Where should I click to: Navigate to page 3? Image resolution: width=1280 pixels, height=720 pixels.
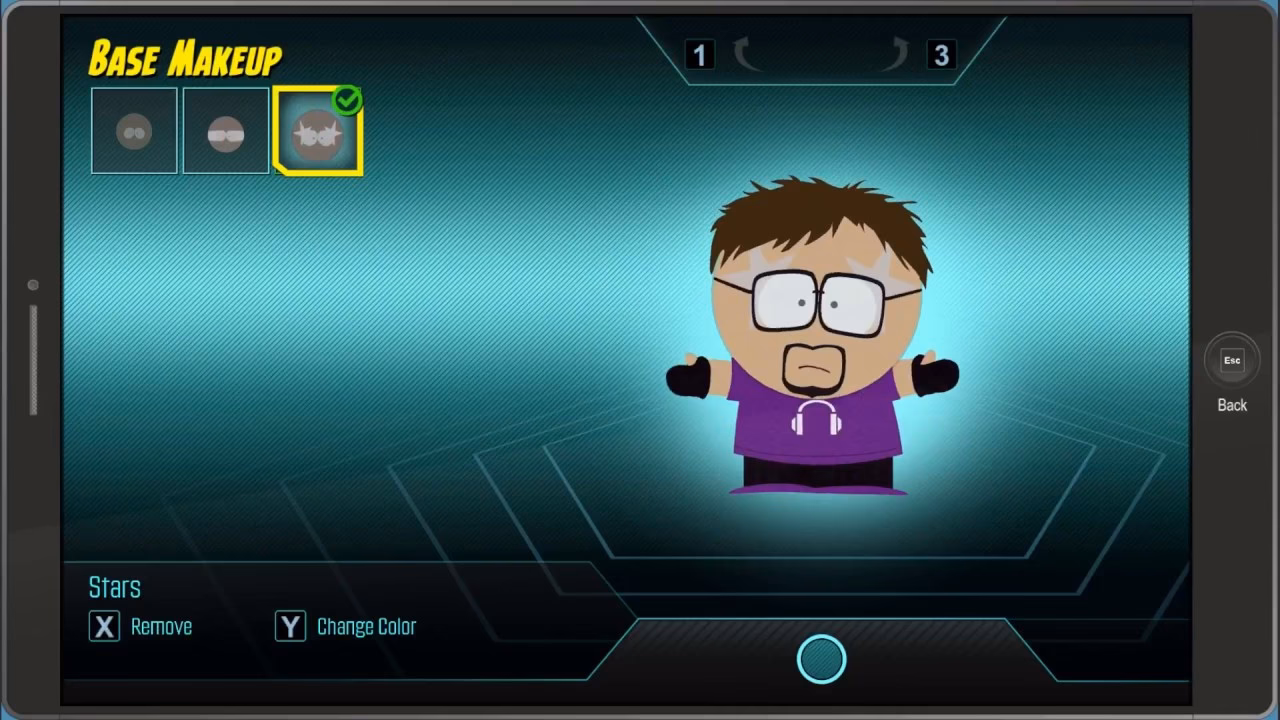coord(941,55)
